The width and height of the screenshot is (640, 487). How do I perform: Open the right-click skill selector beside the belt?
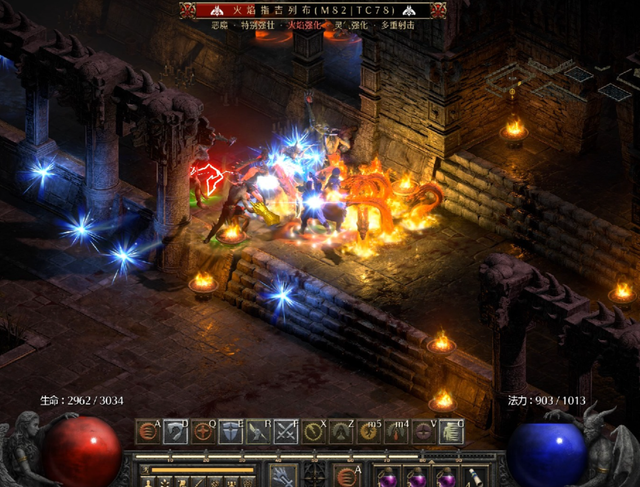coord(348,474)
